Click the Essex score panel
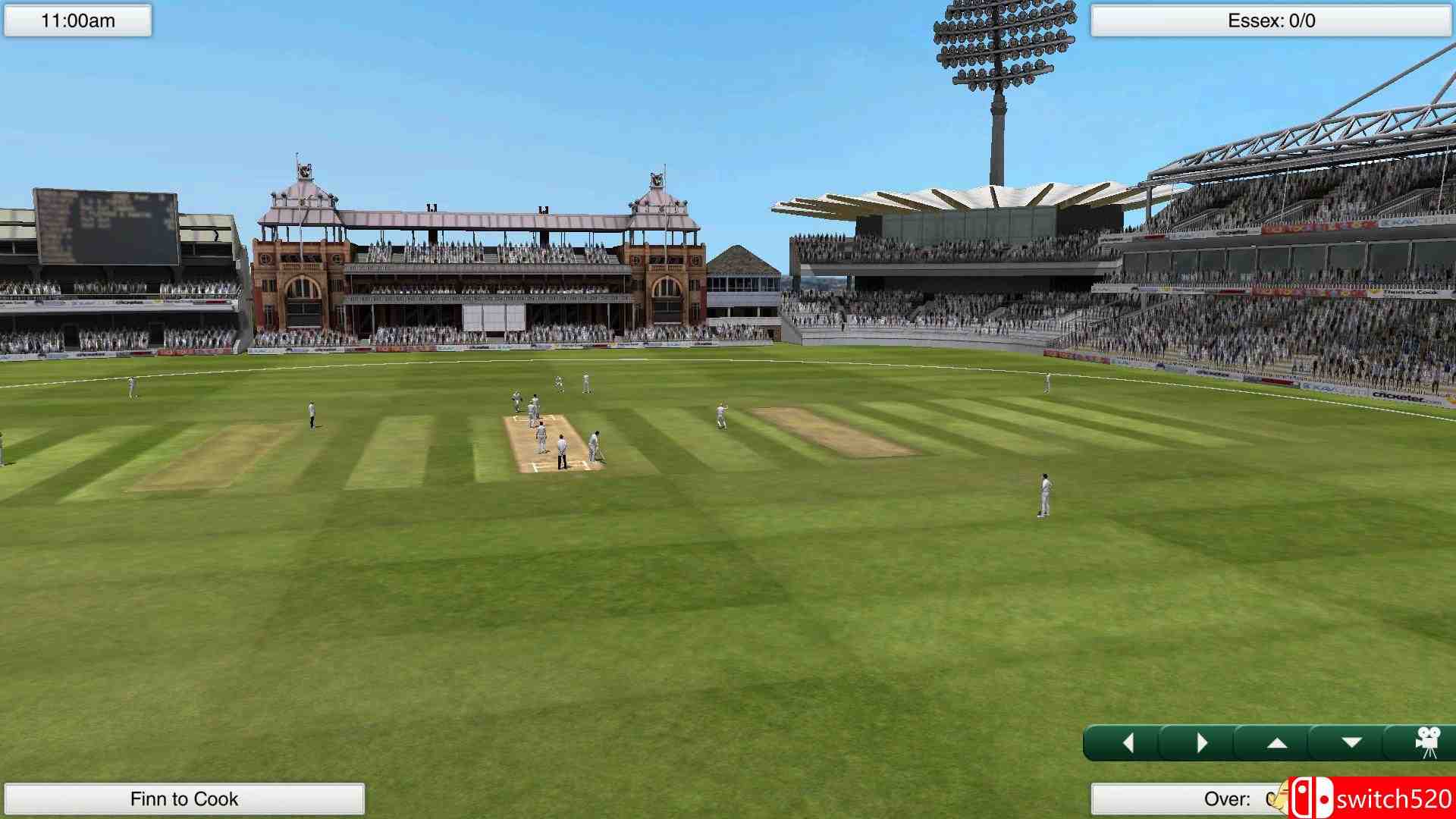The image size is (1456, 819). click(1271, 20)
